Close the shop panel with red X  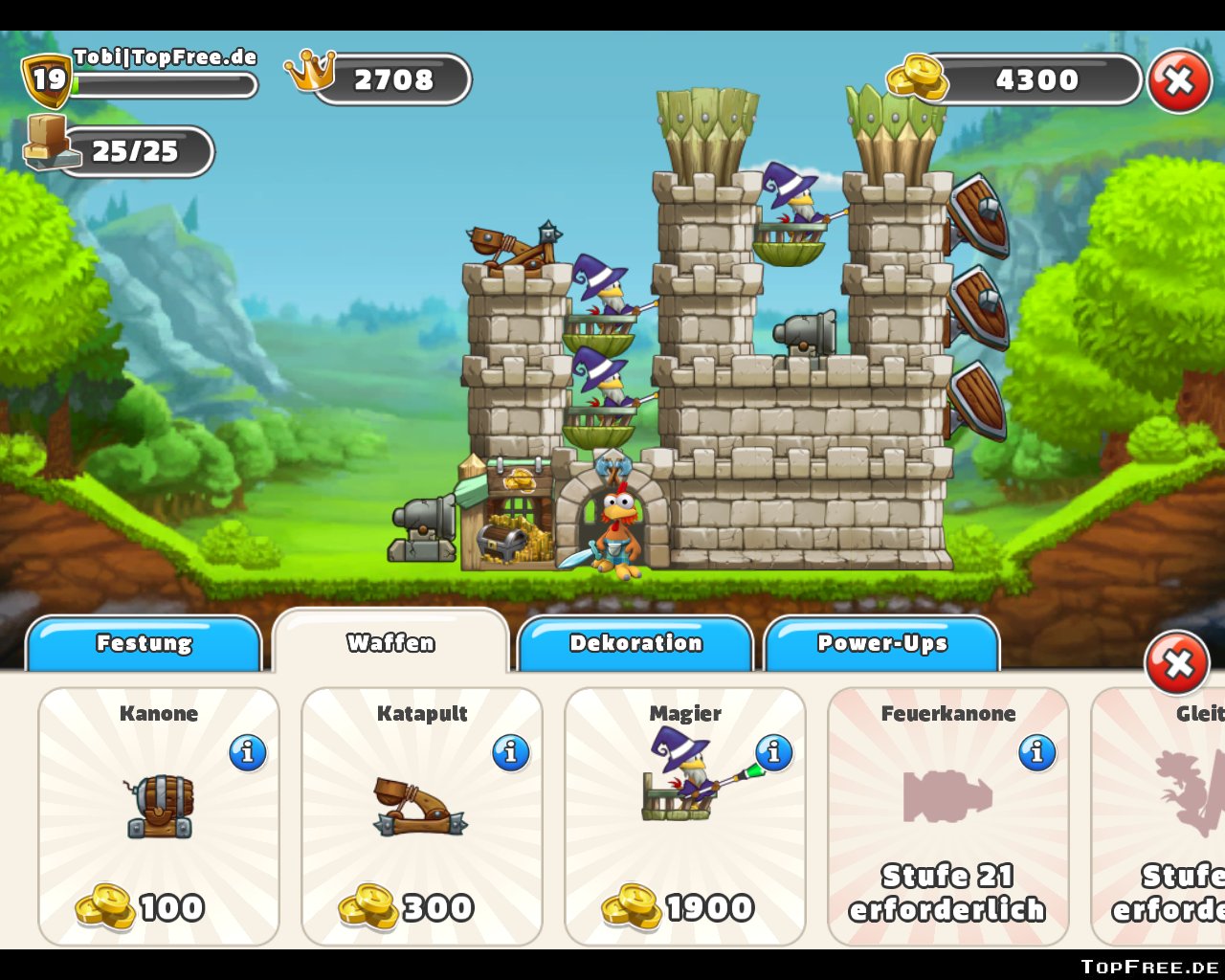point(1177,662)
